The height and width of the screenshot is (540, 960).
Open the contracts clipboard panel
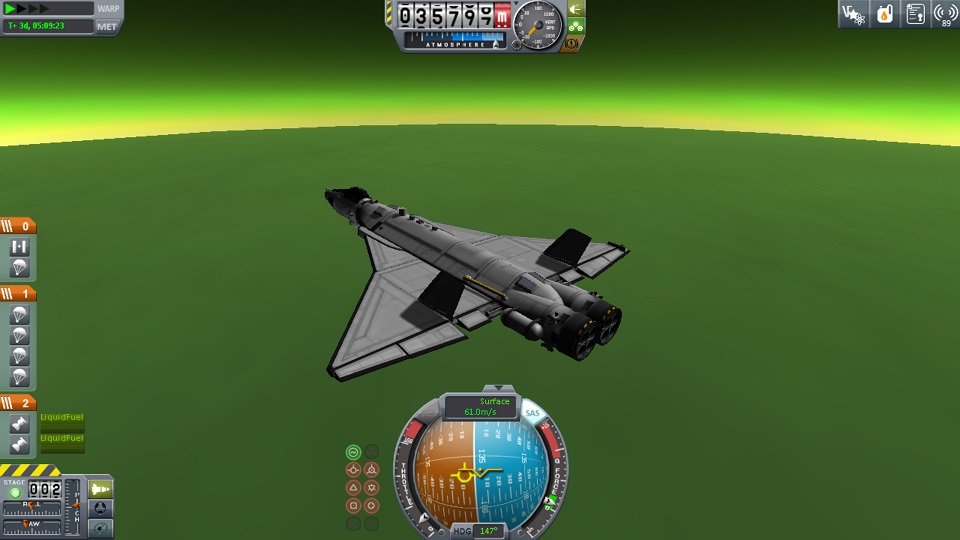(915, 14)
